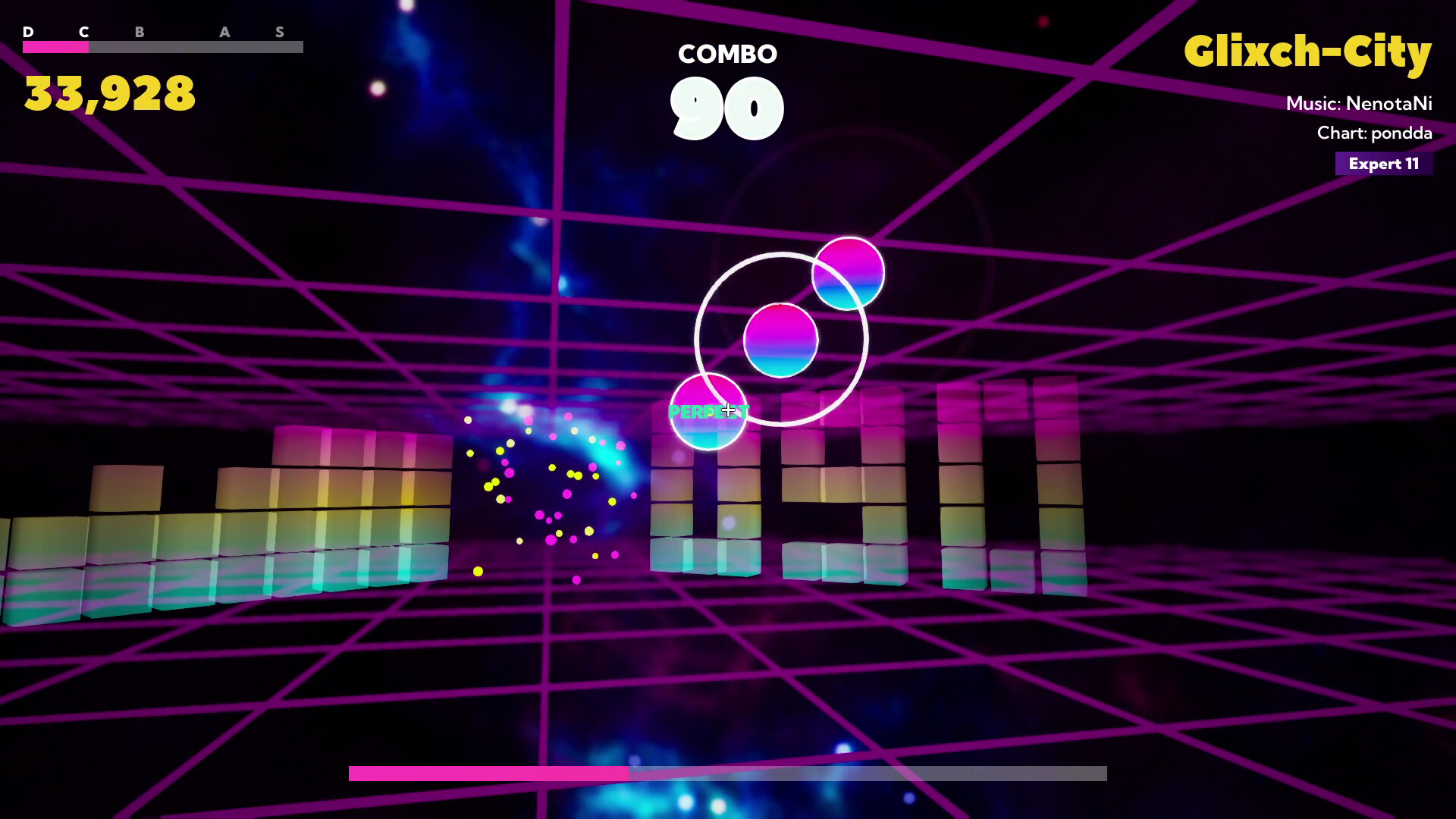The width and height of the screenshot is (1456, 819).
Task: Click the A rank letter on the meter
Action: click(224, 33)
